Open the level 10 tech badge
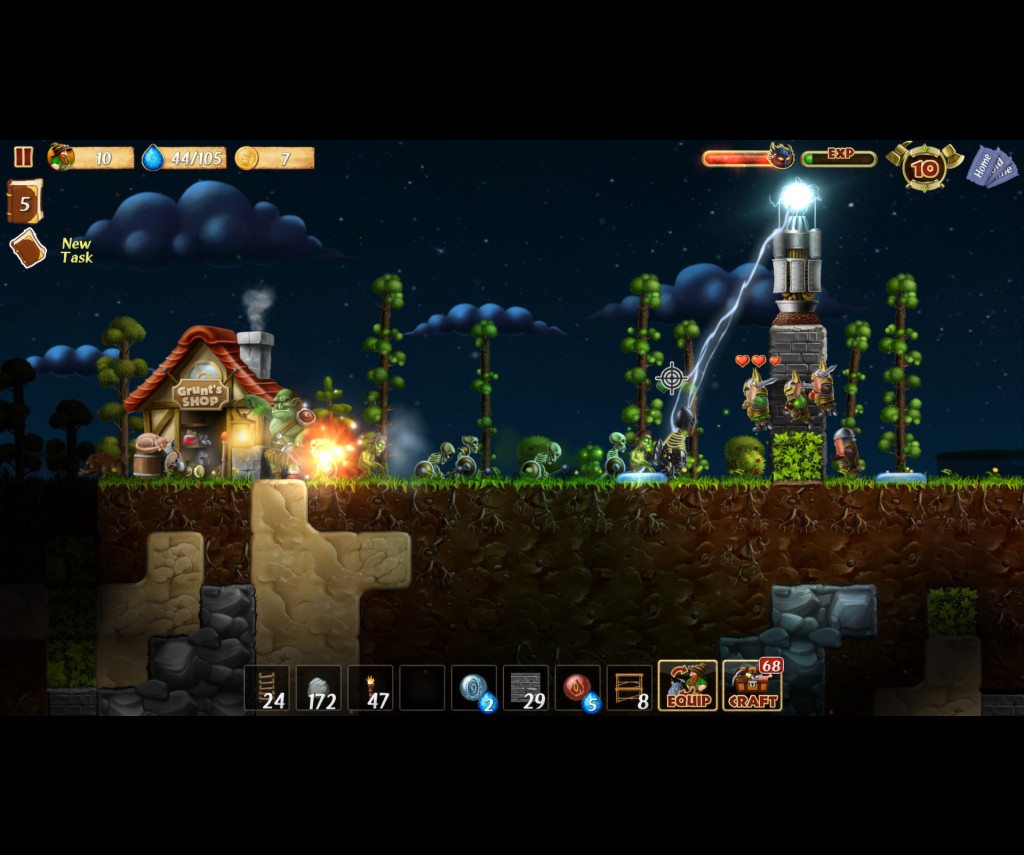This screenshot has width=1024, height=855. tap(924, 167)
